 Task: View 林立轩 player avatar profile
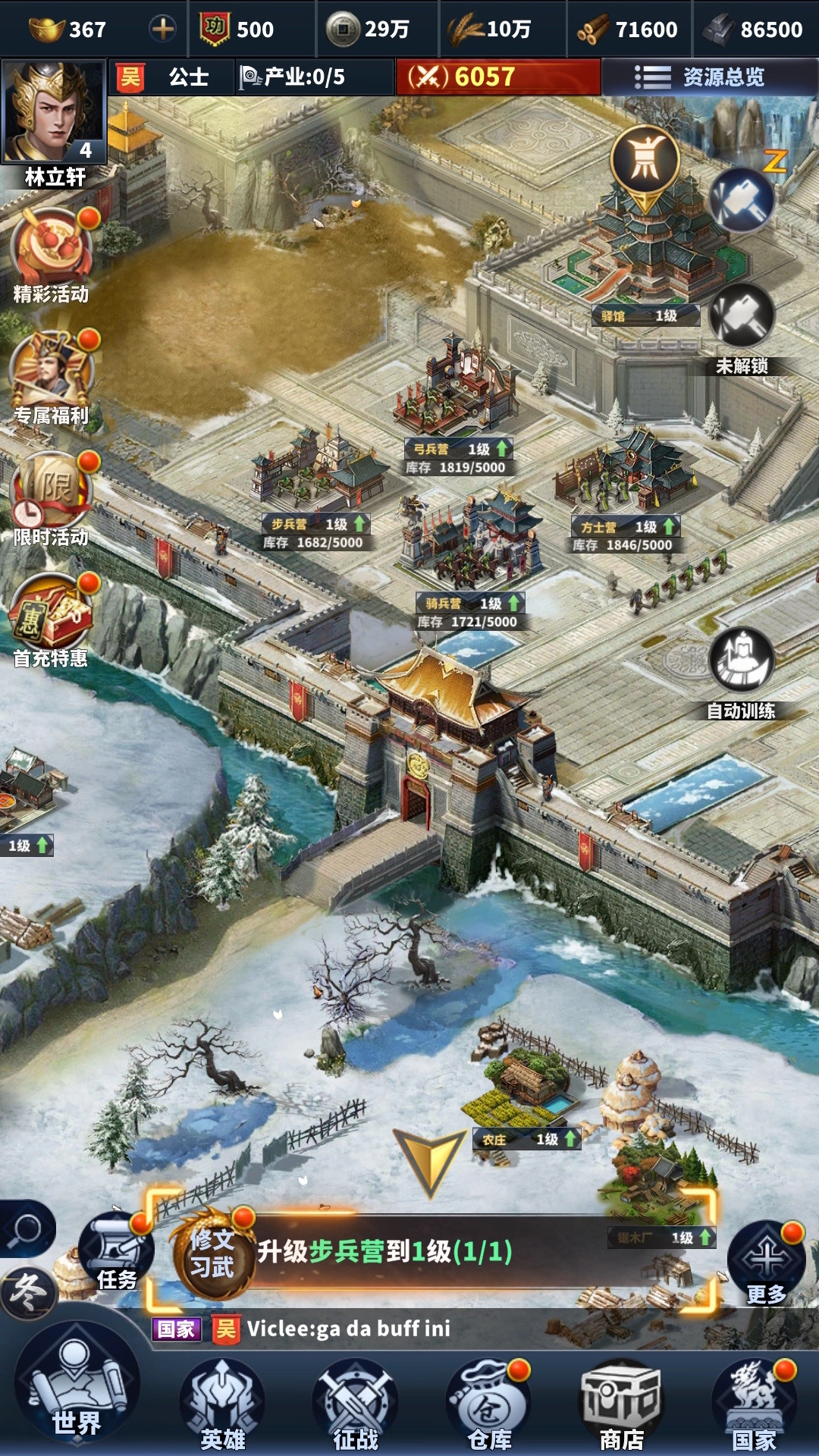pyautogui.click(x=54, y=114)
